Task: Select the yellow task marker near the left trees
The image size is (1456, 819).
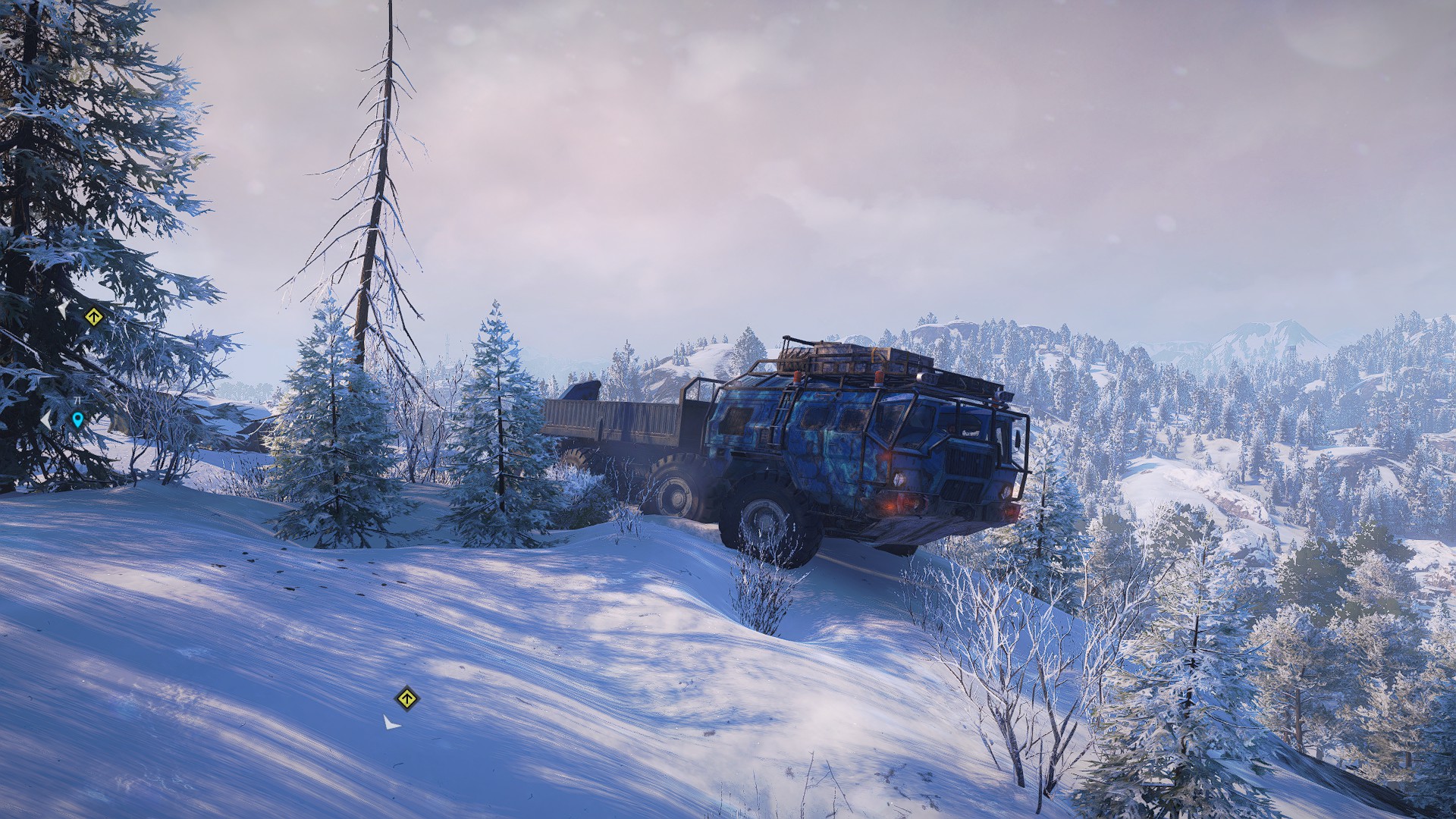Action: click(x=94, y=317)
